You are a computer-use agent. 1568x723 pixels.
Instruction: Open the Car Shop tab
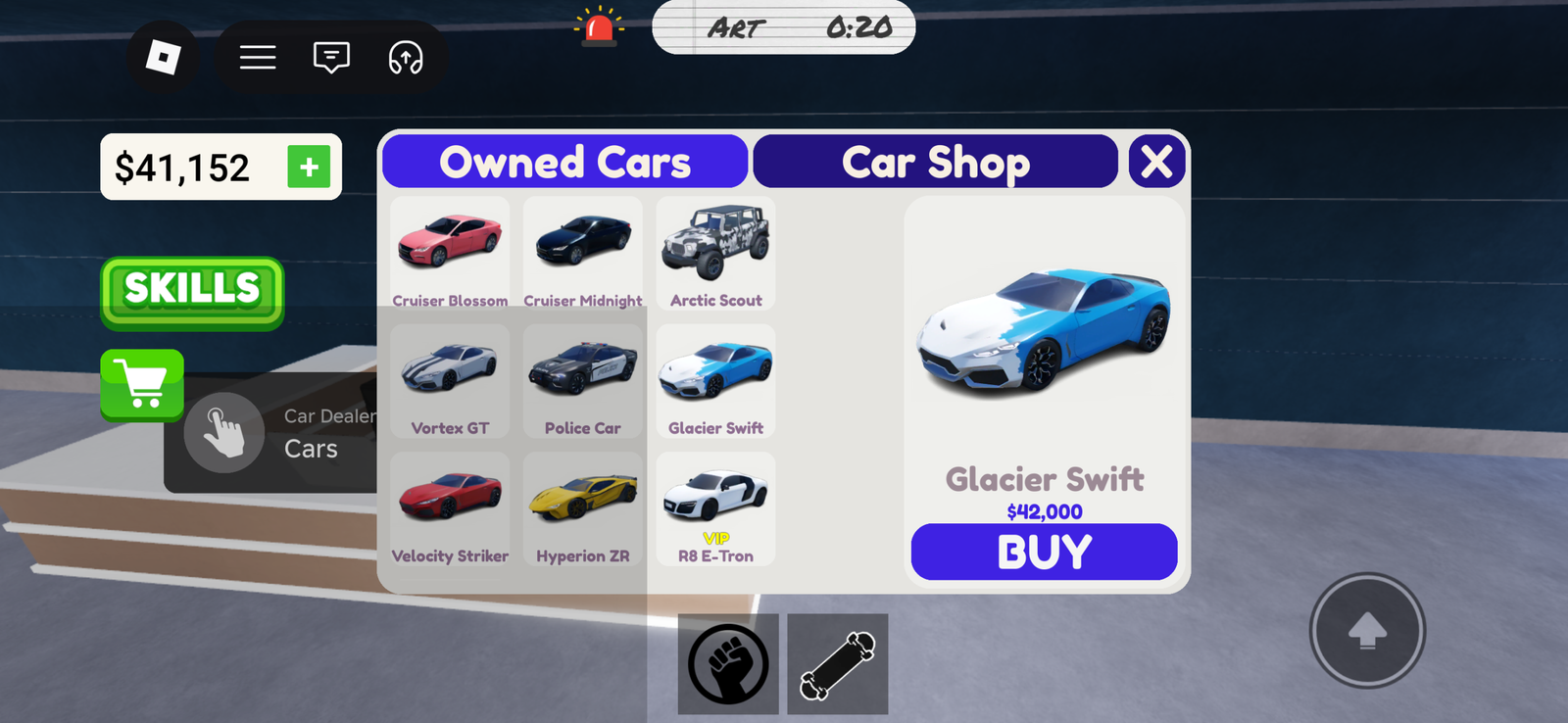935,162
